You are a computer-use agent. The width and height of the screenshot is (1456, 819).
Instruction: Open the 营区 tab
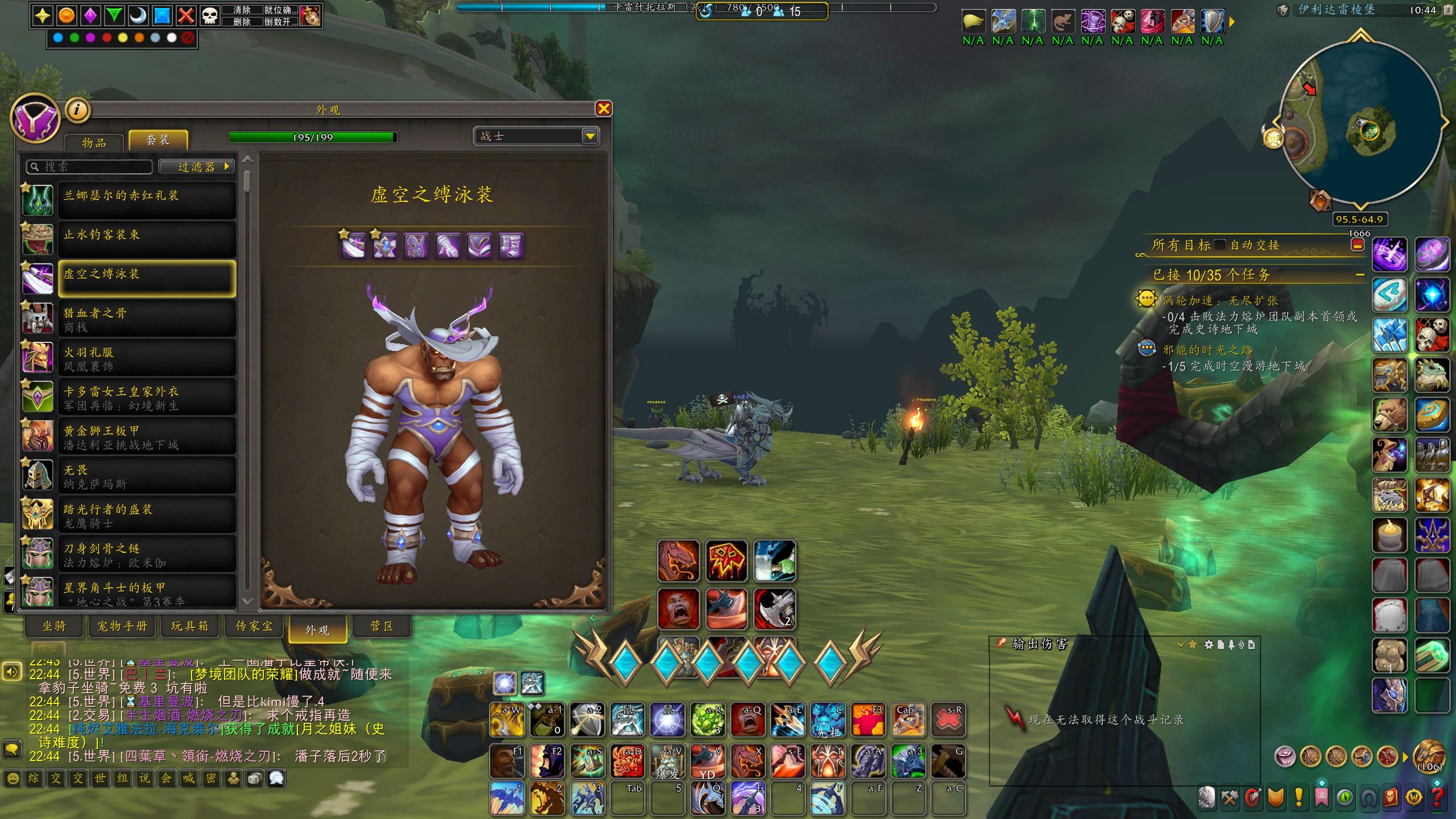tap(382, 626)
